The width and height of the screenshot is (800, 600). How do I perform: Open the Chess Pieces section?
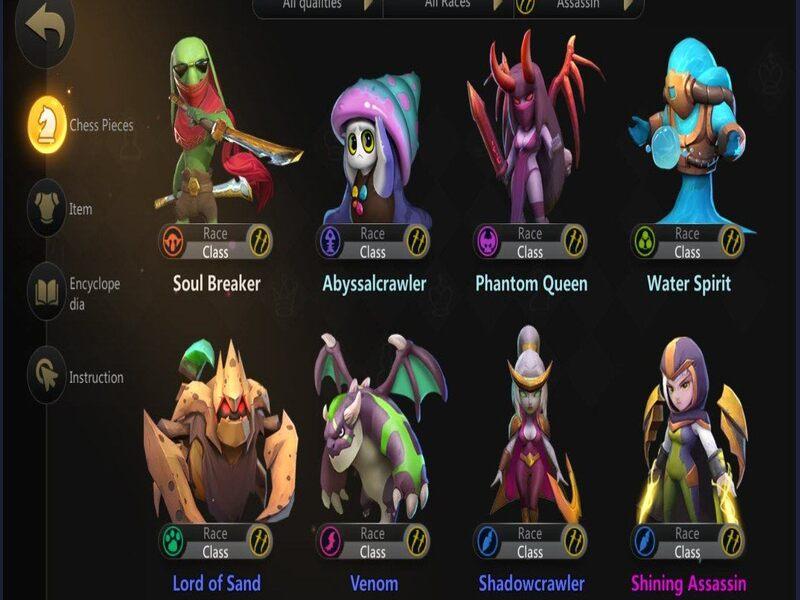[46, 125]
